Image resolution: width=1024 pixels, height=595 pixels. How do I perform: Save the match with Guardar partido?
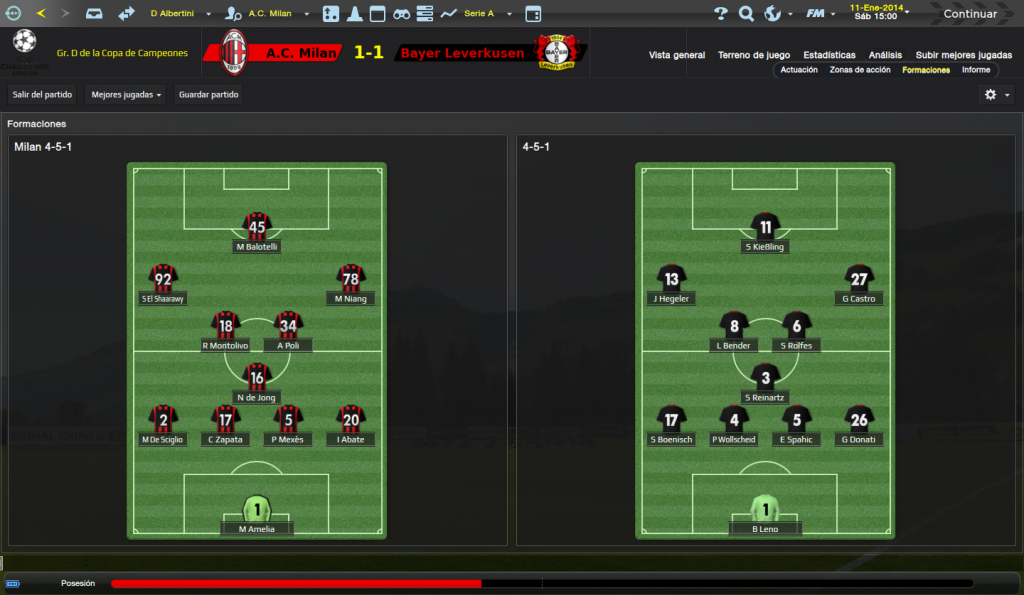click(x=207, y=95)
